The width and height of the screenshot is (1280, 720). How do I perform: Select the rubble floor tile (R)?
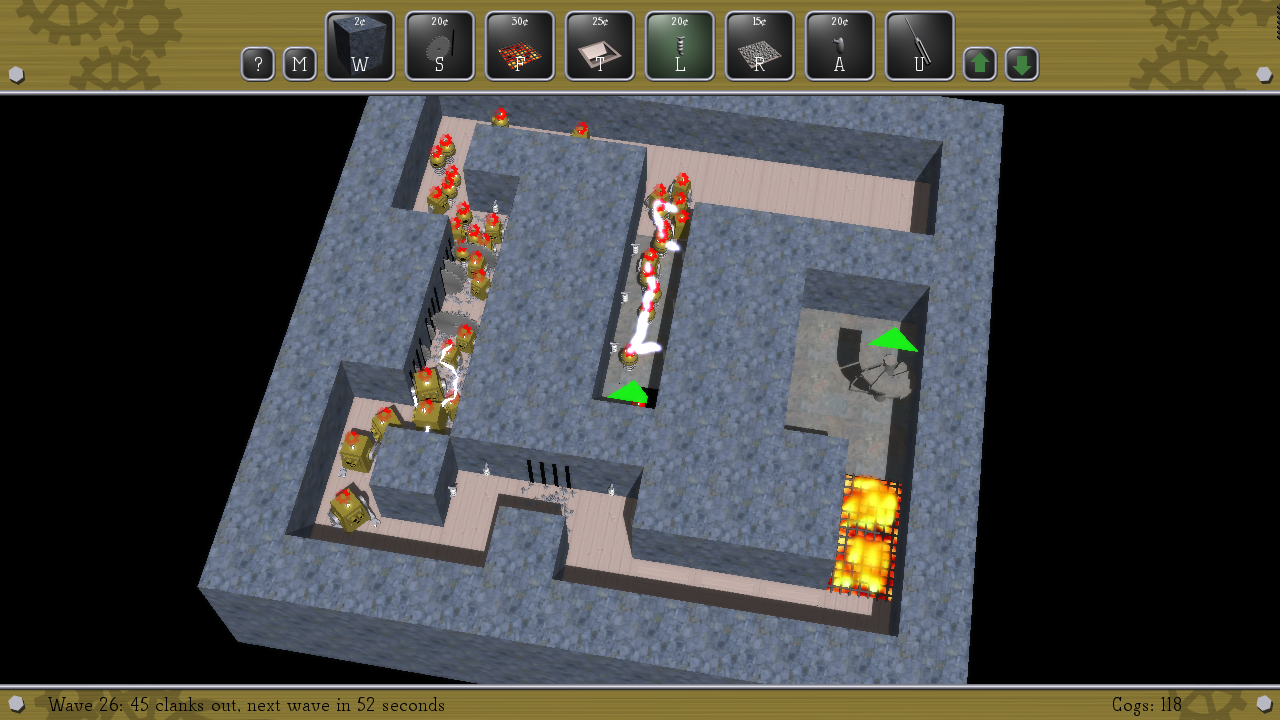pos(760,46)
